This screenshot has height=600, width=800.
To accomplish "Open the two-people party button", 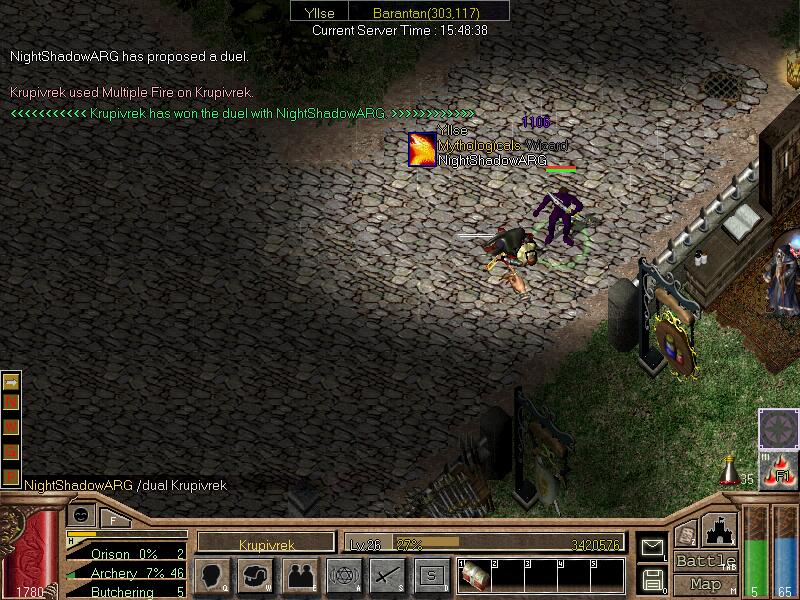I will click(300, 576).
